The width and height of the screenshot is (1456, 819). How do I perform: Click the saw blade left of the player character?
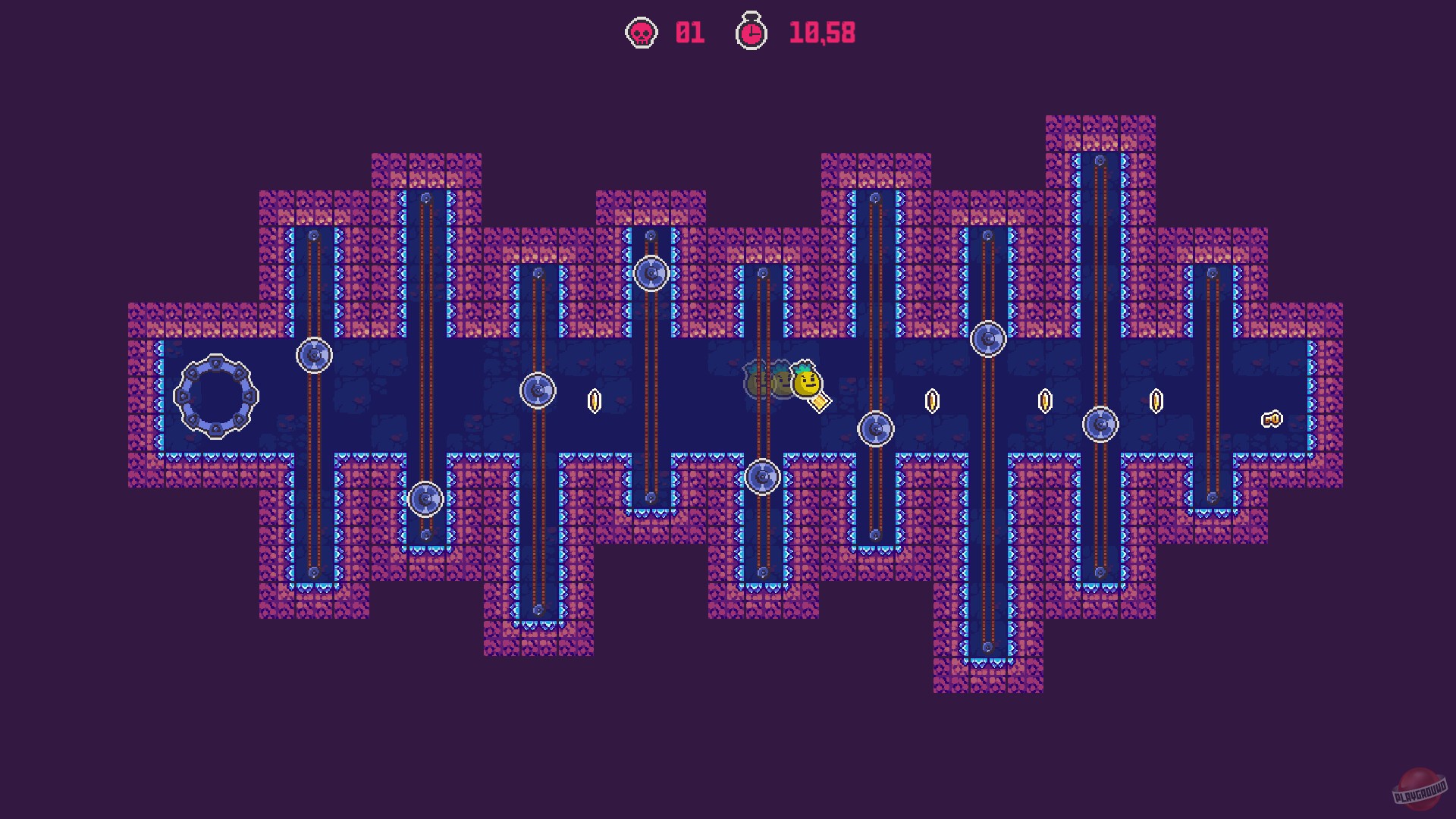point(540,391)
